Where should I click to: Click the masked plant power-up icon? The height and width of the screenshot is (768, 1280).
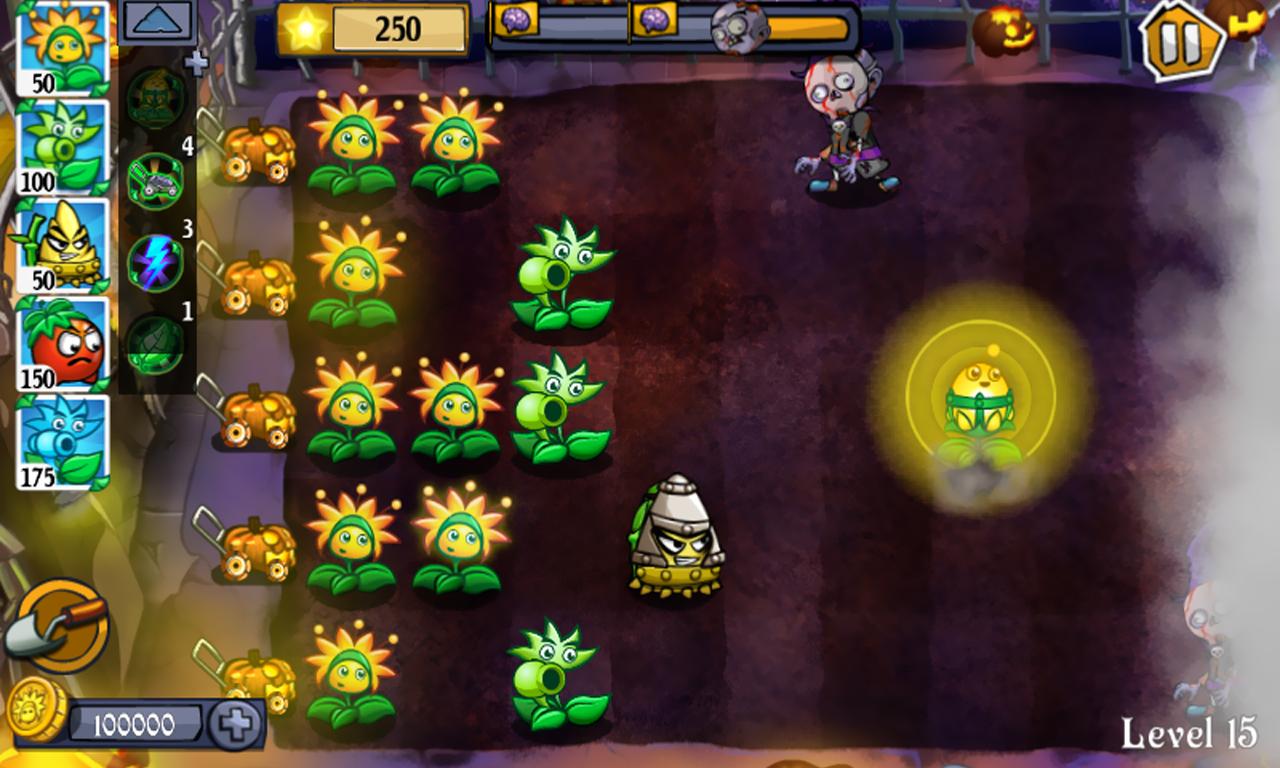[x=155, y=95]
